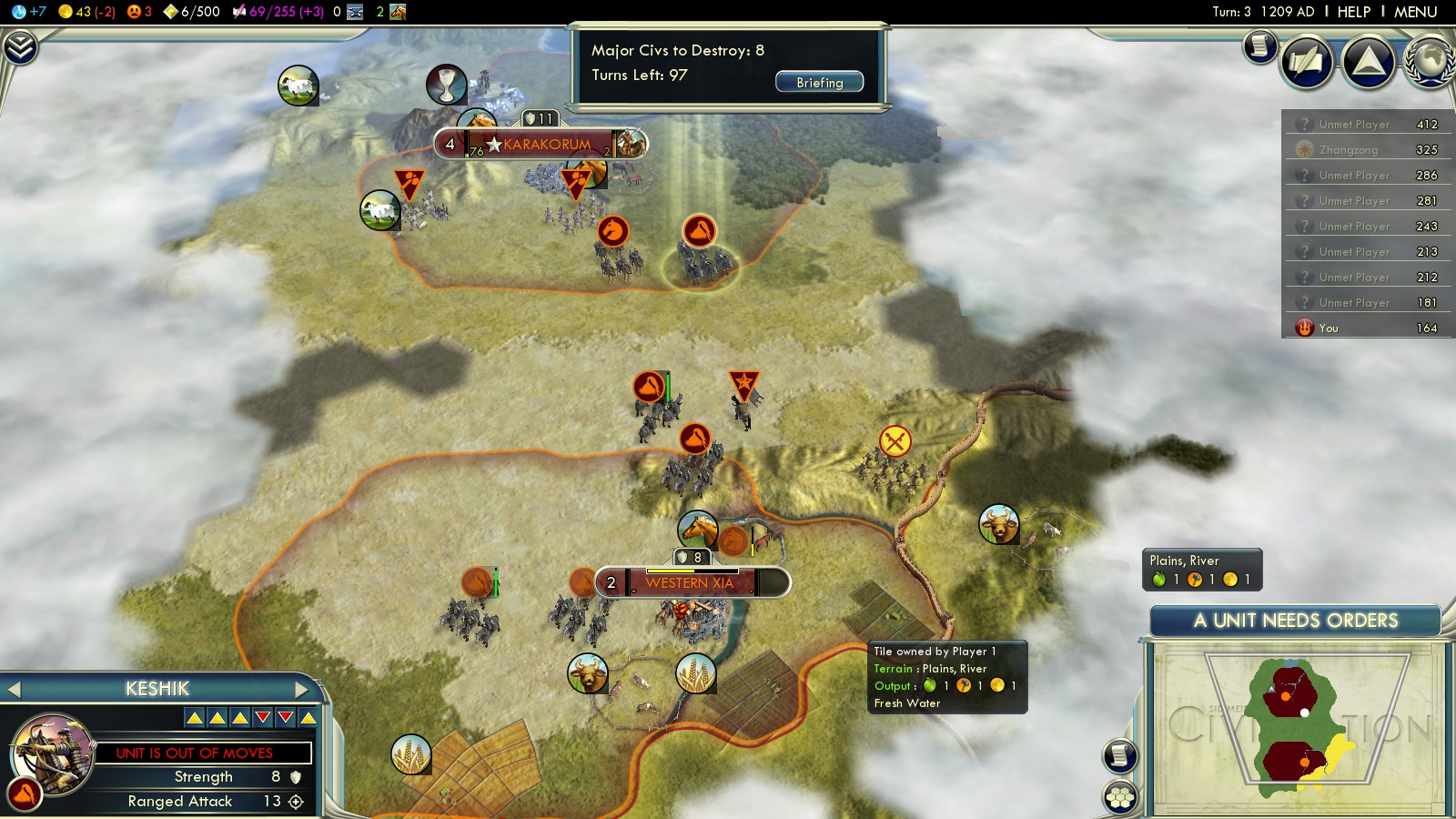Click the Keshik unit portrait
1456x819 pixels.
[x=53, y=753]
